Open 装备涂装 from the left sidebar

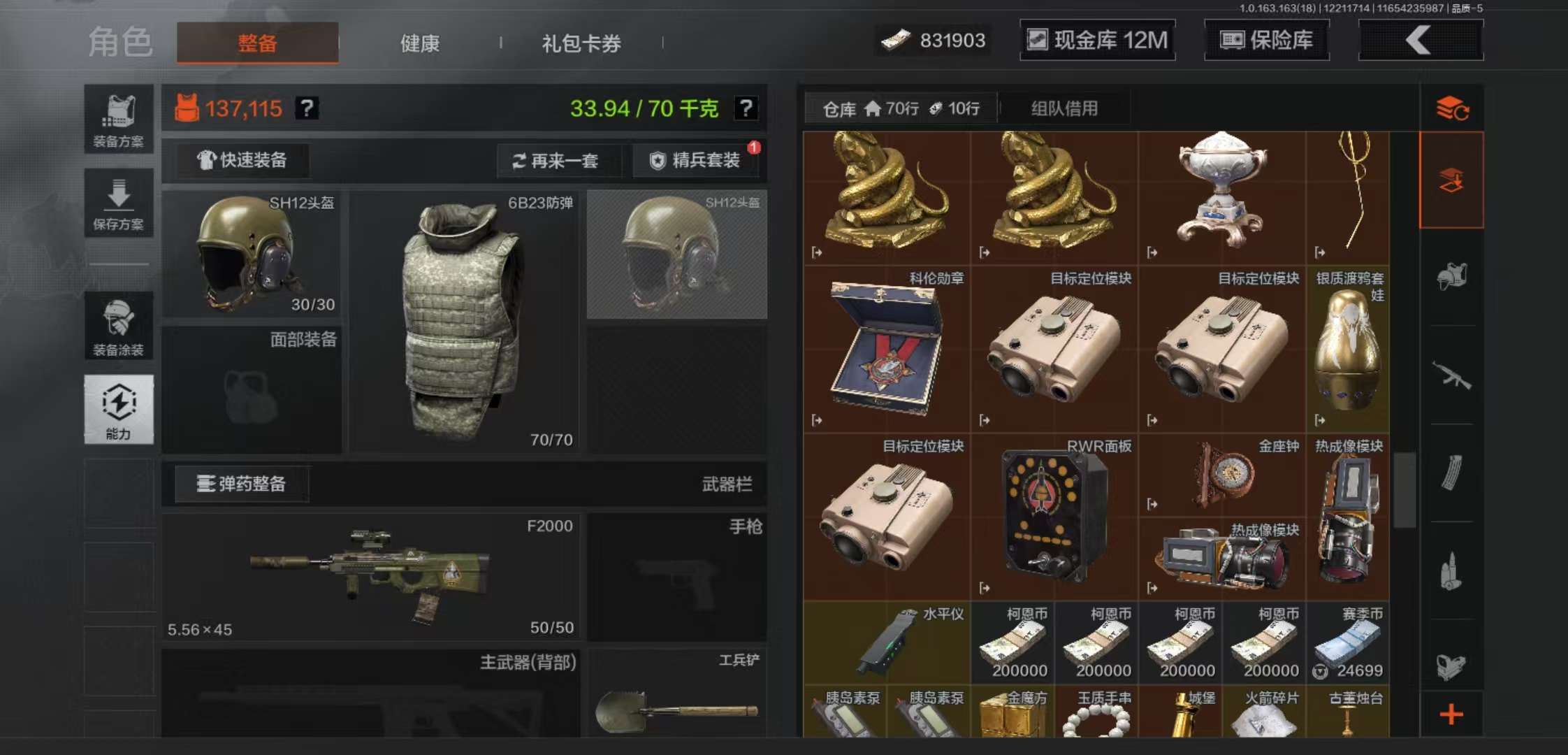(119, 325)
